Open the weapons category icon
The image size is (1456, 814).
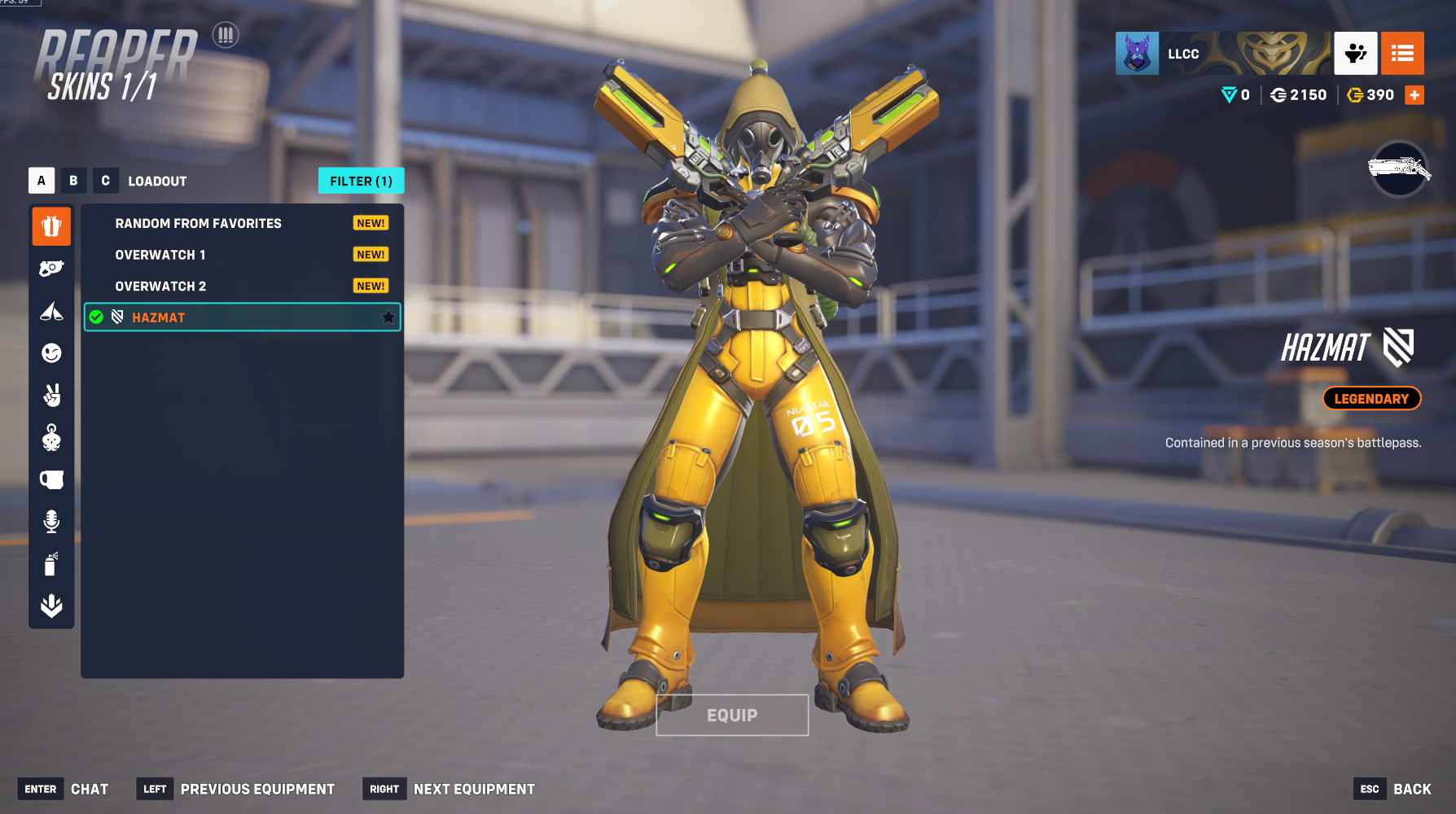click(x=51, y=269)
